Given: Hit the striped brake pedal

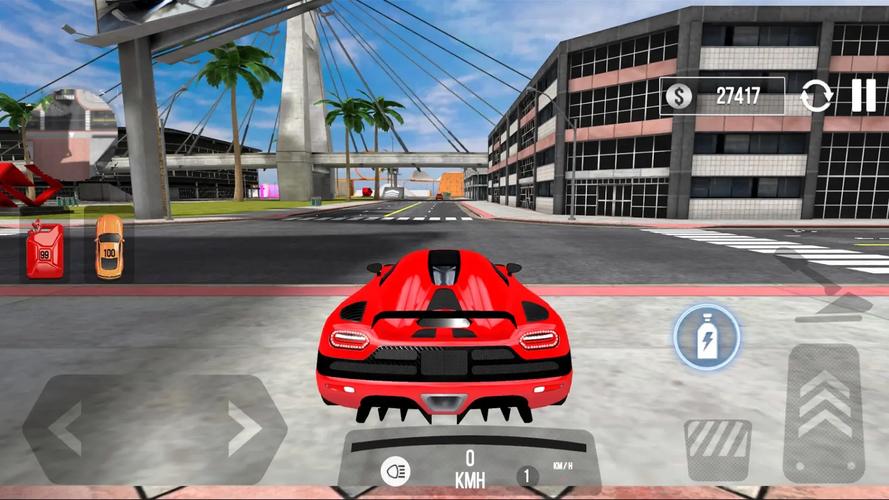Looking at the screenshot, I should pos(718,449).
